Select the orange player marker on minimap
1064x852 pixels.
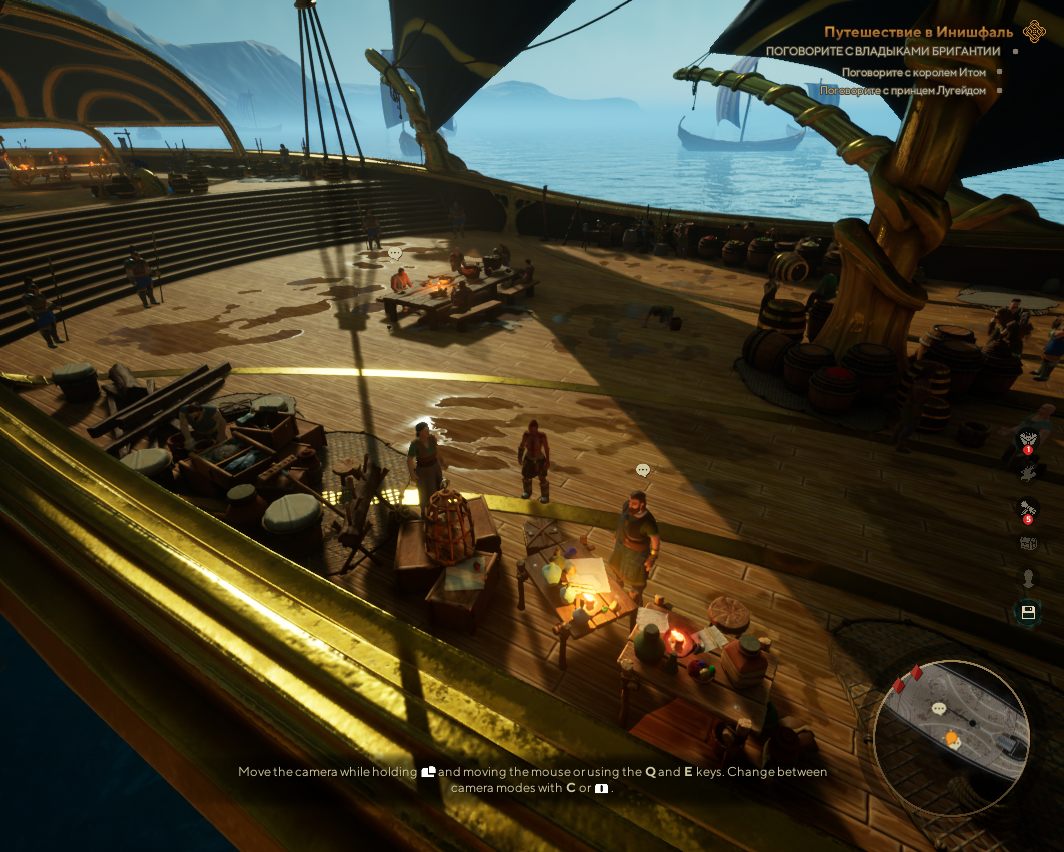[952, 740]
